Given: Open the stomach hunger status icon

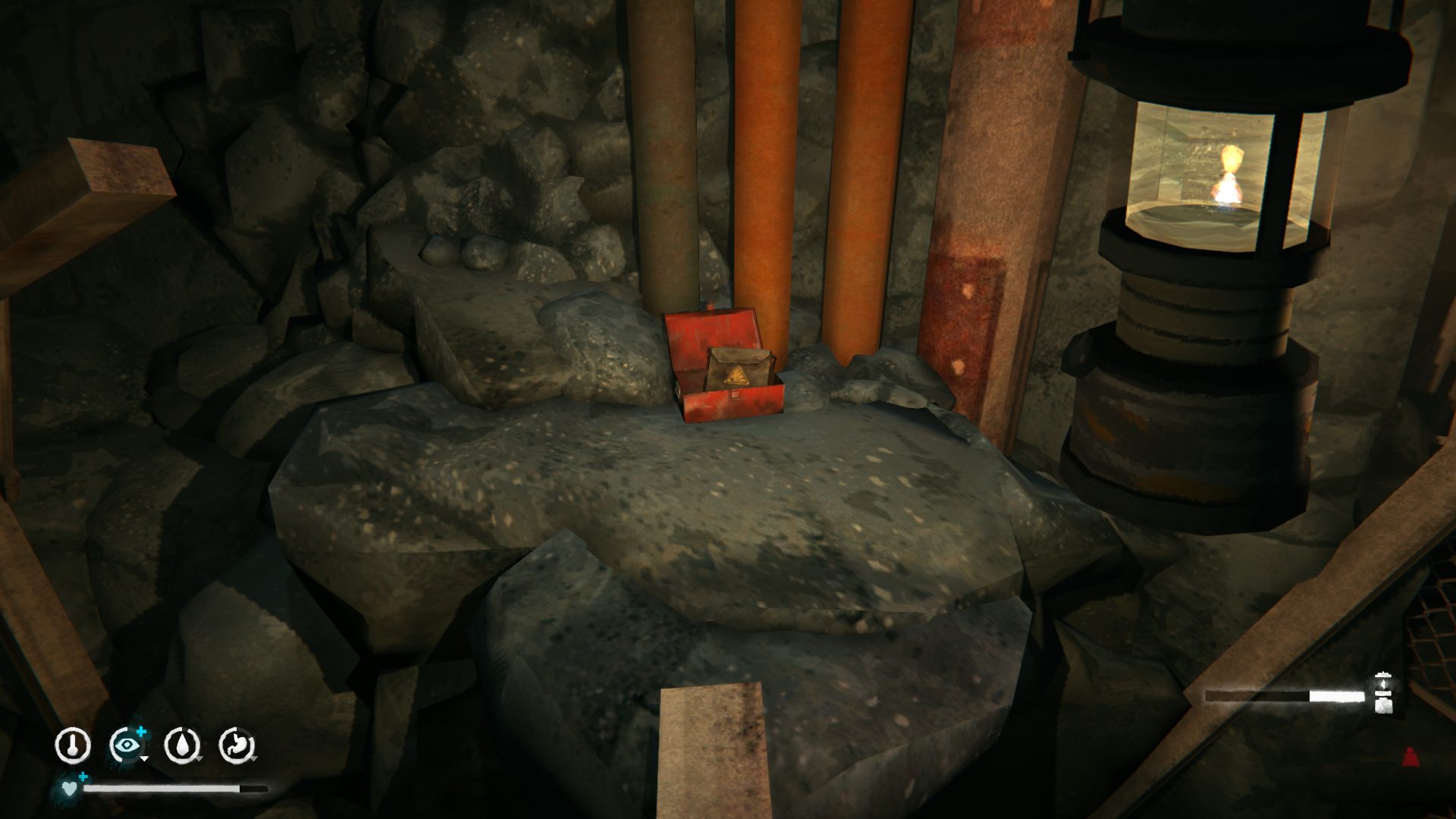Looking at the screenshot, I should (x=237, y=745).
